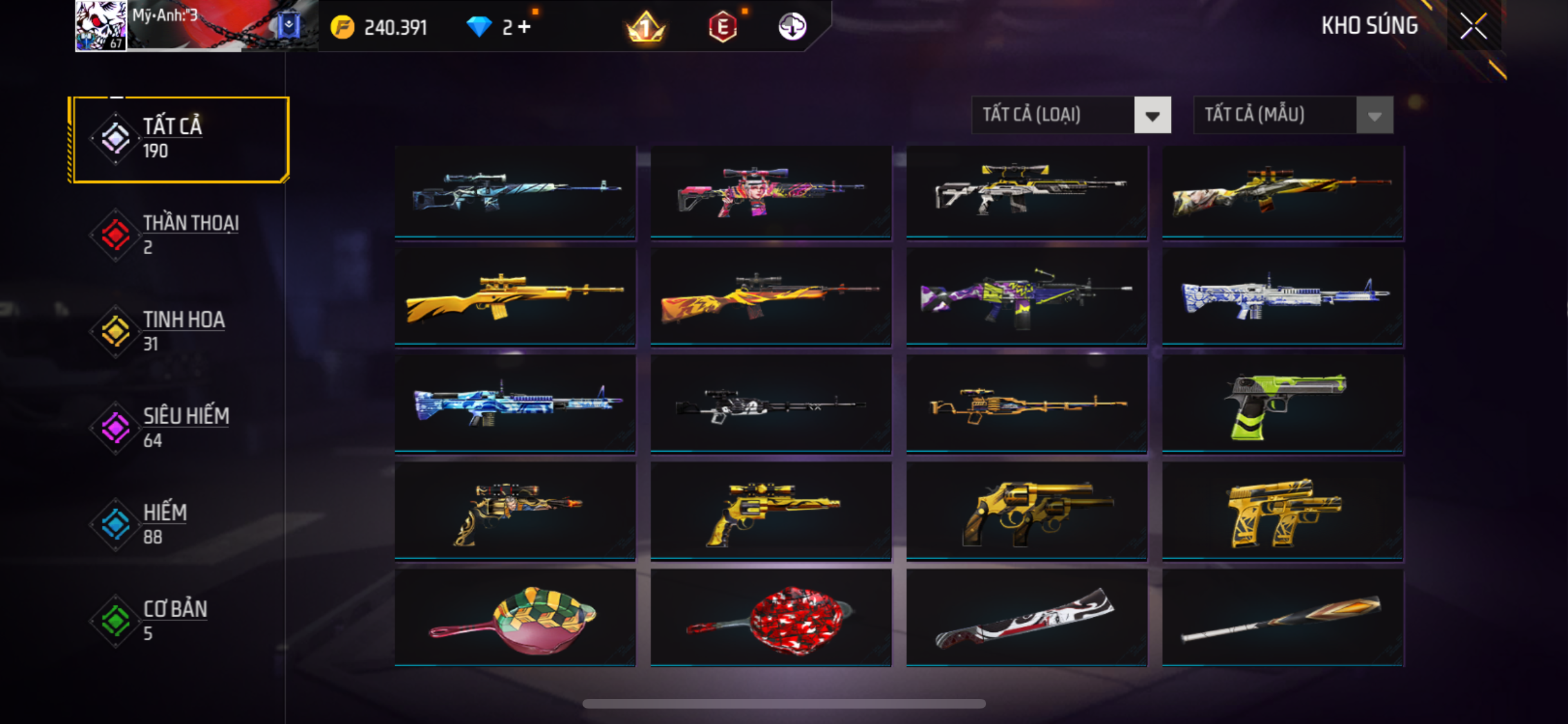Select the red crystal frying pan skin
The image size is (1568, 724).
770,618
